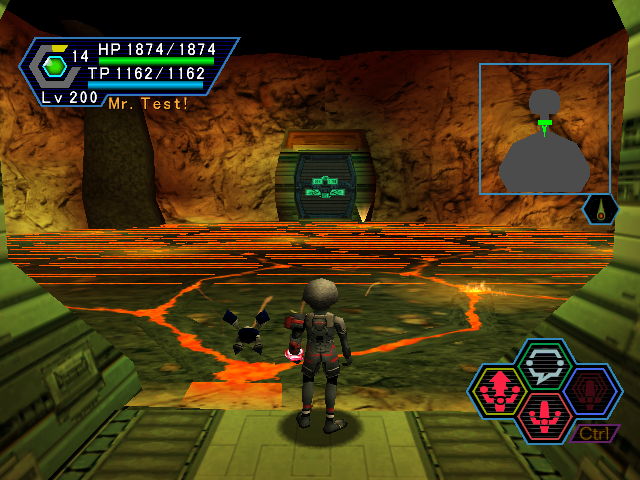The height and width of the screenshot is (480, 640).
Task: Choose the blue-bordered dimmed action hexagon
Action: pyautogui.click(x=592, y=390)
